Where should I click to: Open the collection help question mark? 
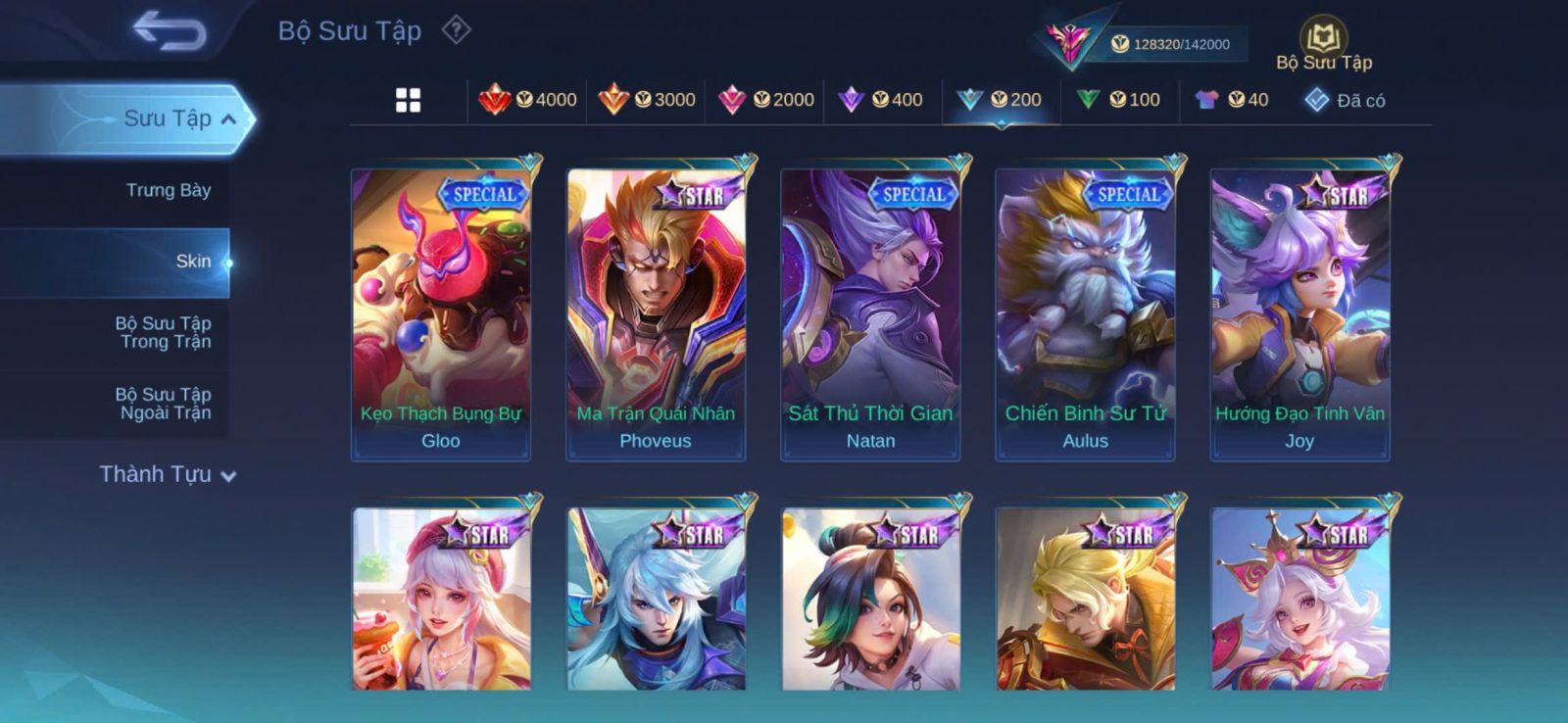click(456, 30)
